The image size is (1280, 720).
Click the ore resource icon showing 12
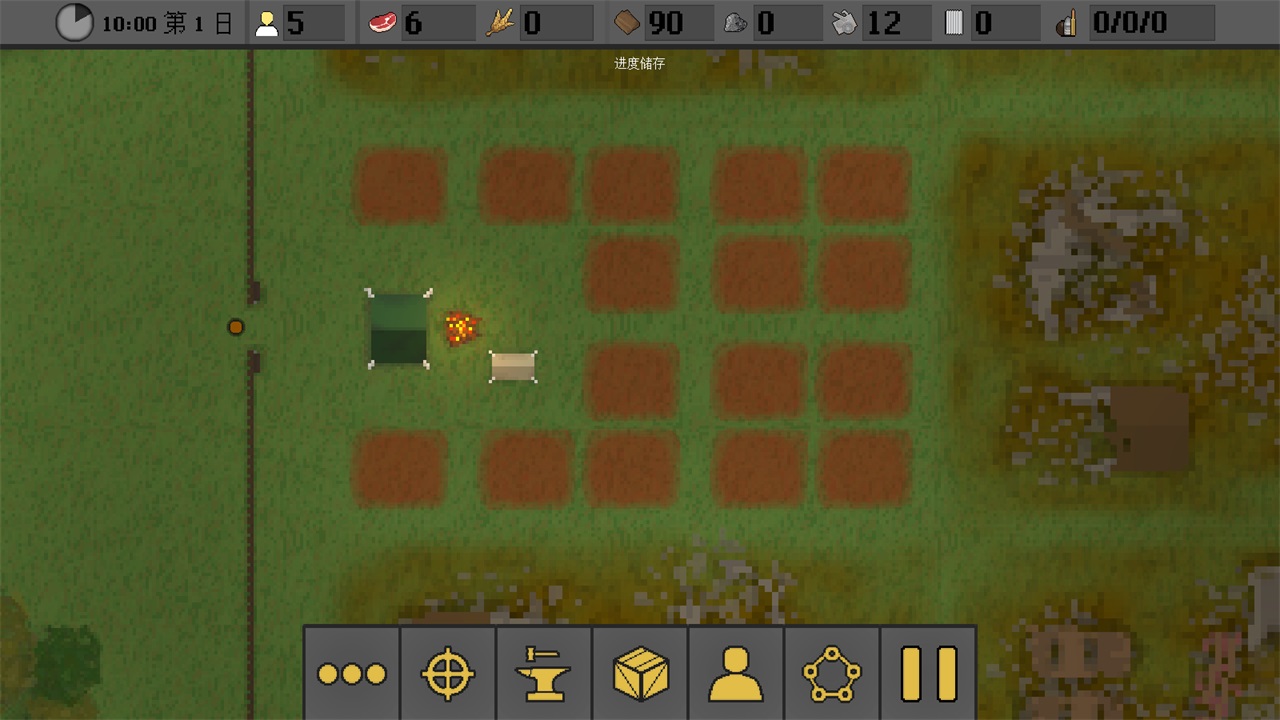click(x=845, y=22)
